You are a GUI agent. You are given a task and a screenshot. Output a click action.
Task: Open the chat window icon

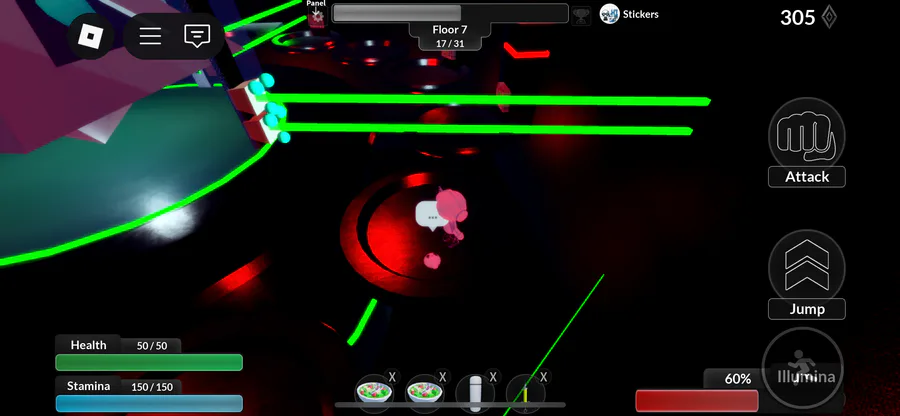[197, 36]
